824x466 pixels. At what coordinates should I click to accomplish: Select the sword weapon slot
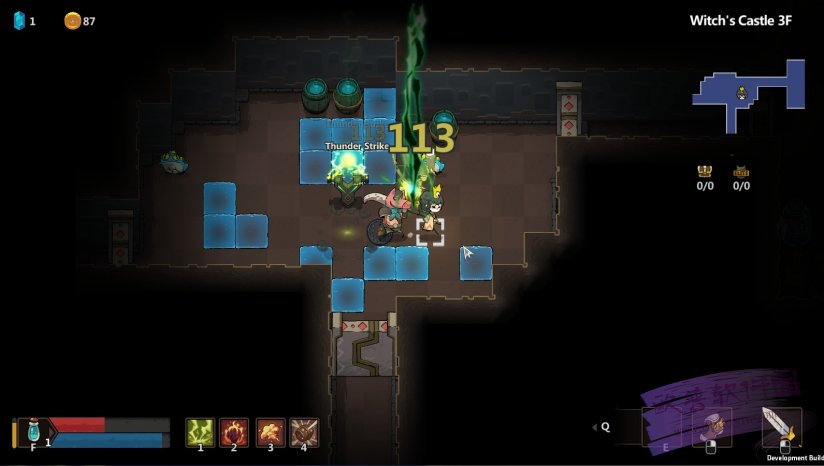pos(780,426)
